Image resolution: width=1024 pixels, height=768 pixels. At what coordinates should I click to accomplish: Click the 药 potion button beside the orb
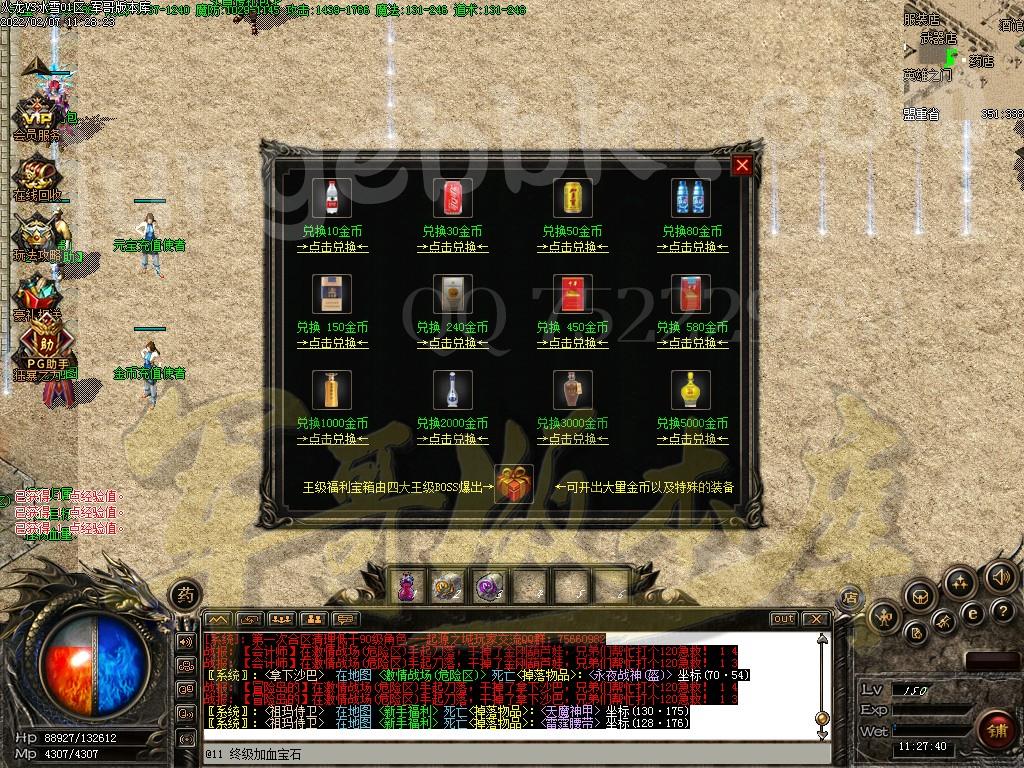[x=184, y=594]
